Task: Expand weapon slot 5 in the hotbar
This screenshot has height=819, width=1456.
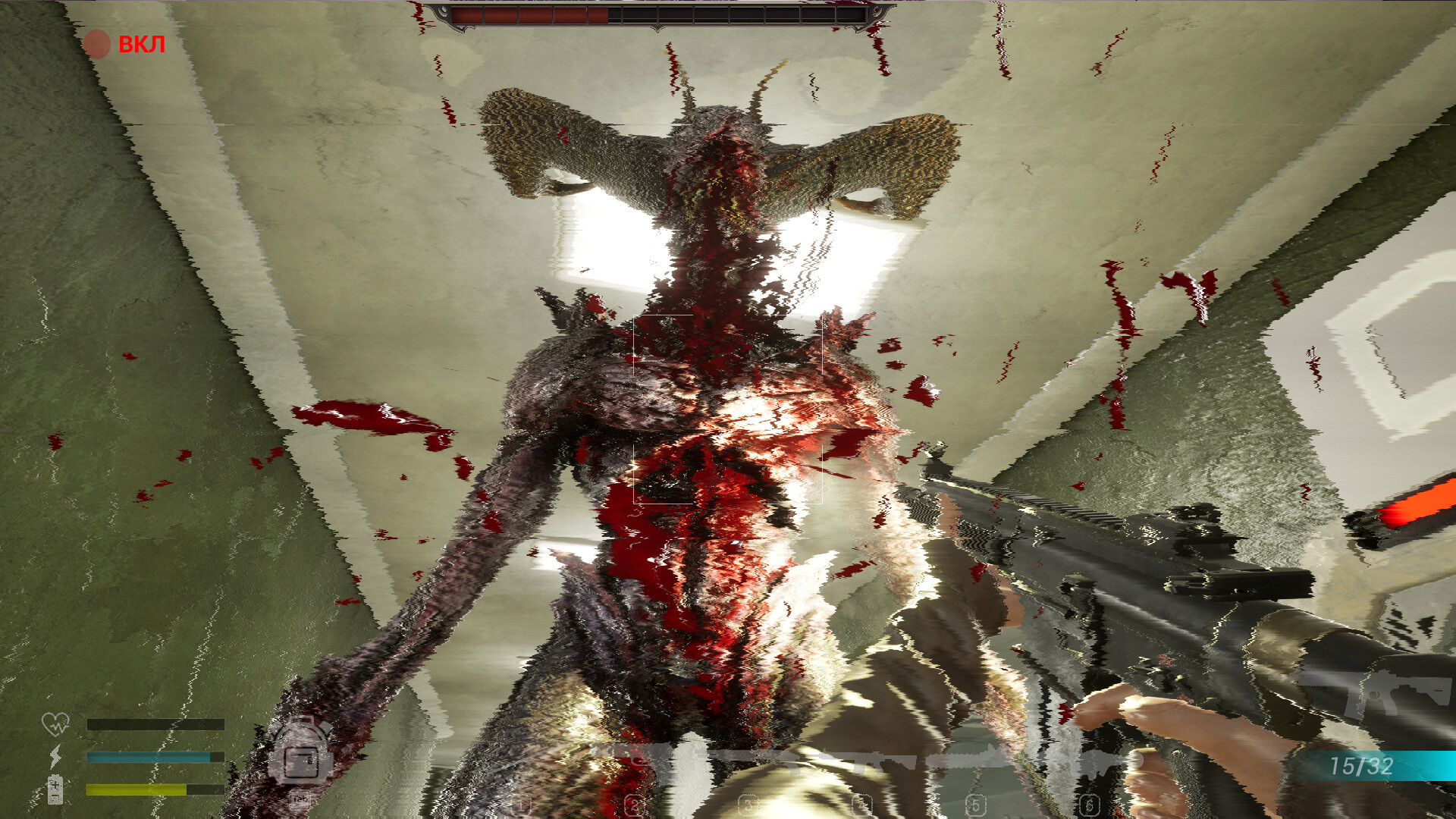Action: click(x=976, y=804)
